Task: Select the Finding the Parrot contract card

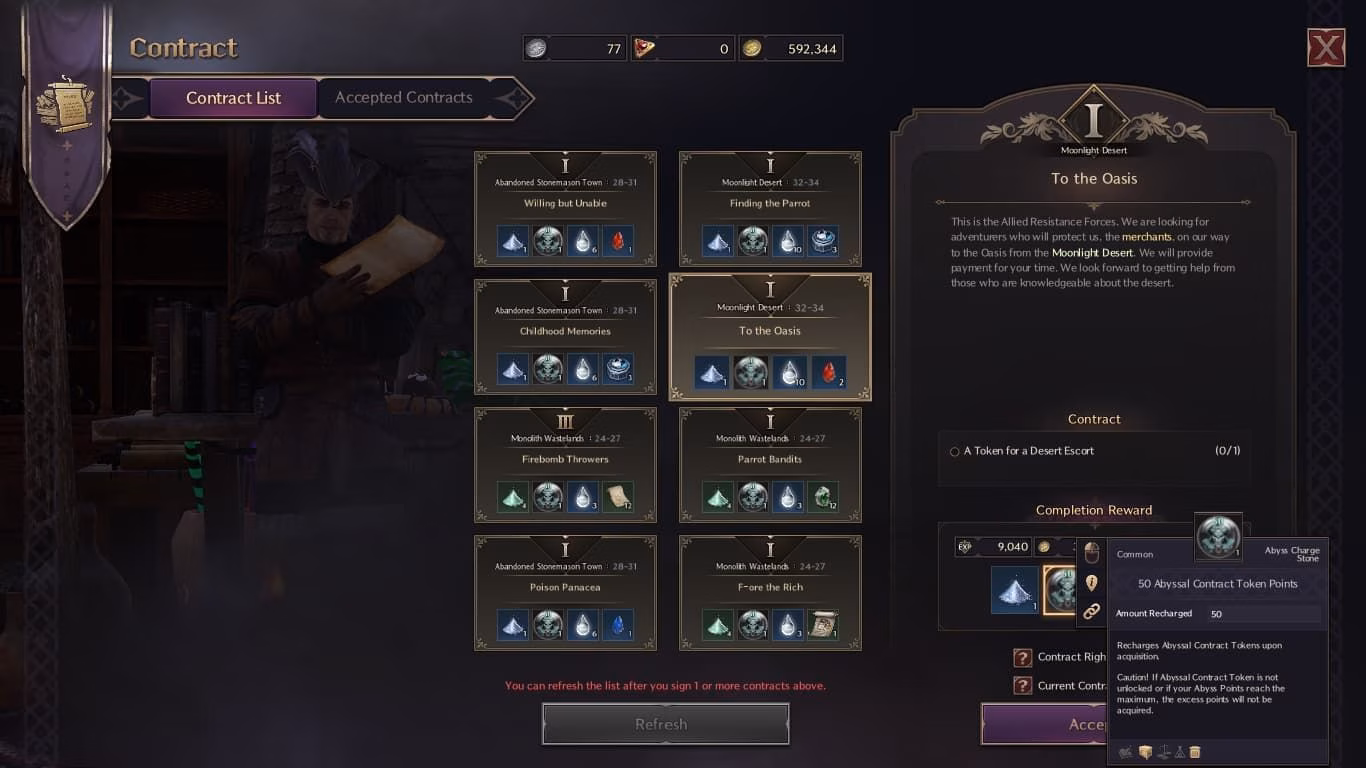Action: point(769,208)
